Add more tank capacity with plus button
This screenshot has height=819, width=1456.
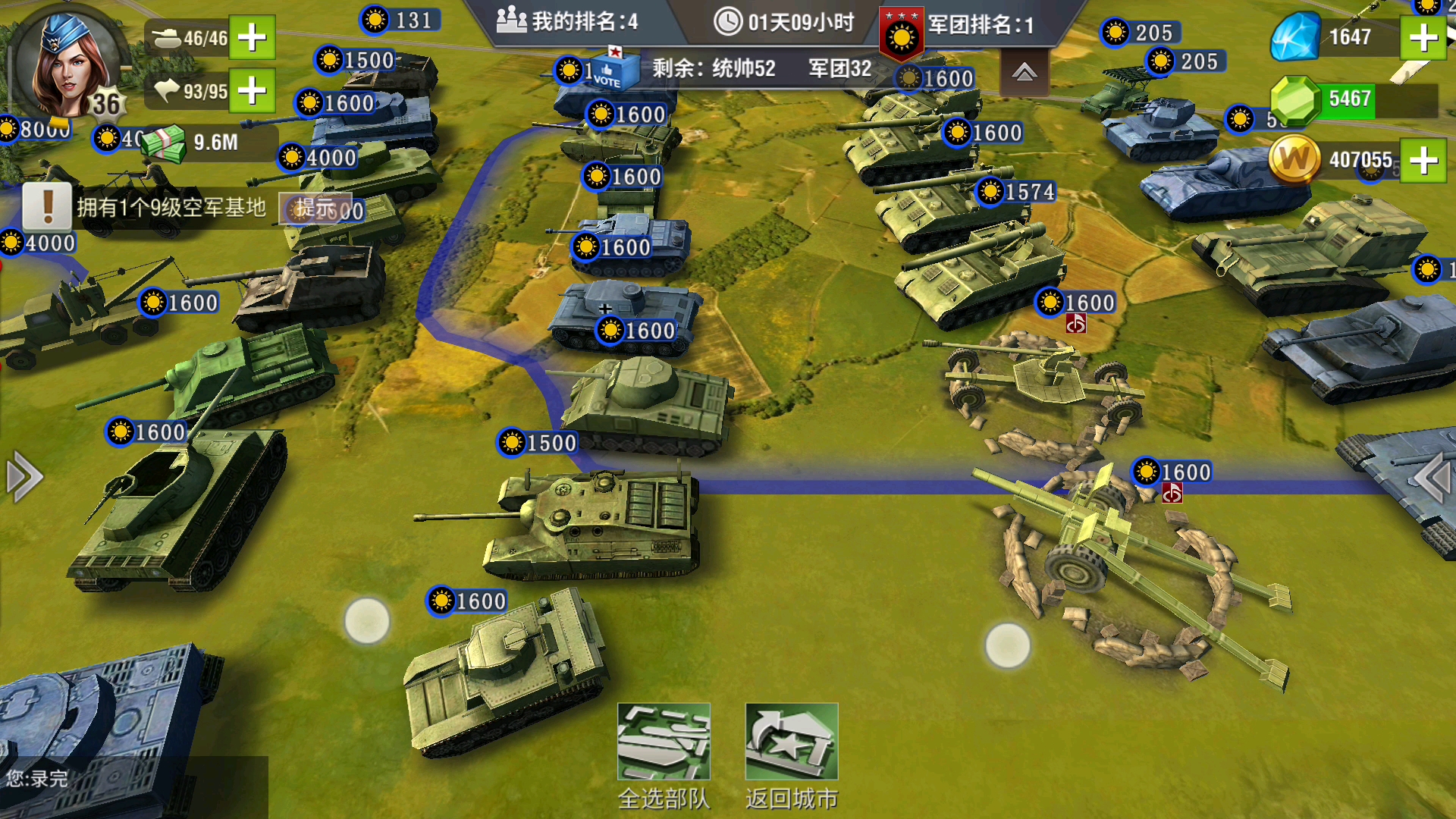coord(252,37)
